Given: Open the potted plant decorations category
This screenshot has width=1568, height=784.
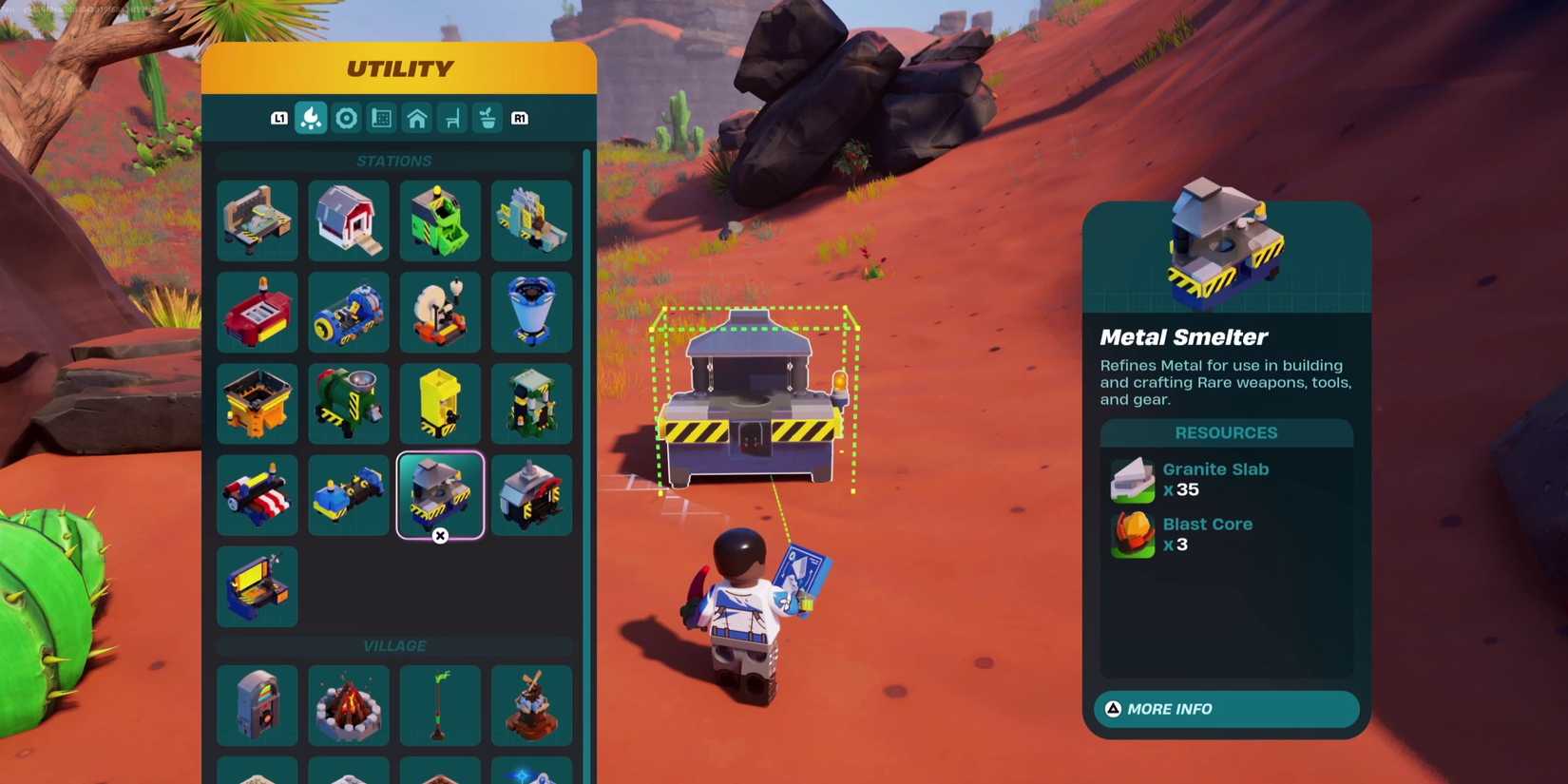Looking at the screenshot, I should 487,117.
